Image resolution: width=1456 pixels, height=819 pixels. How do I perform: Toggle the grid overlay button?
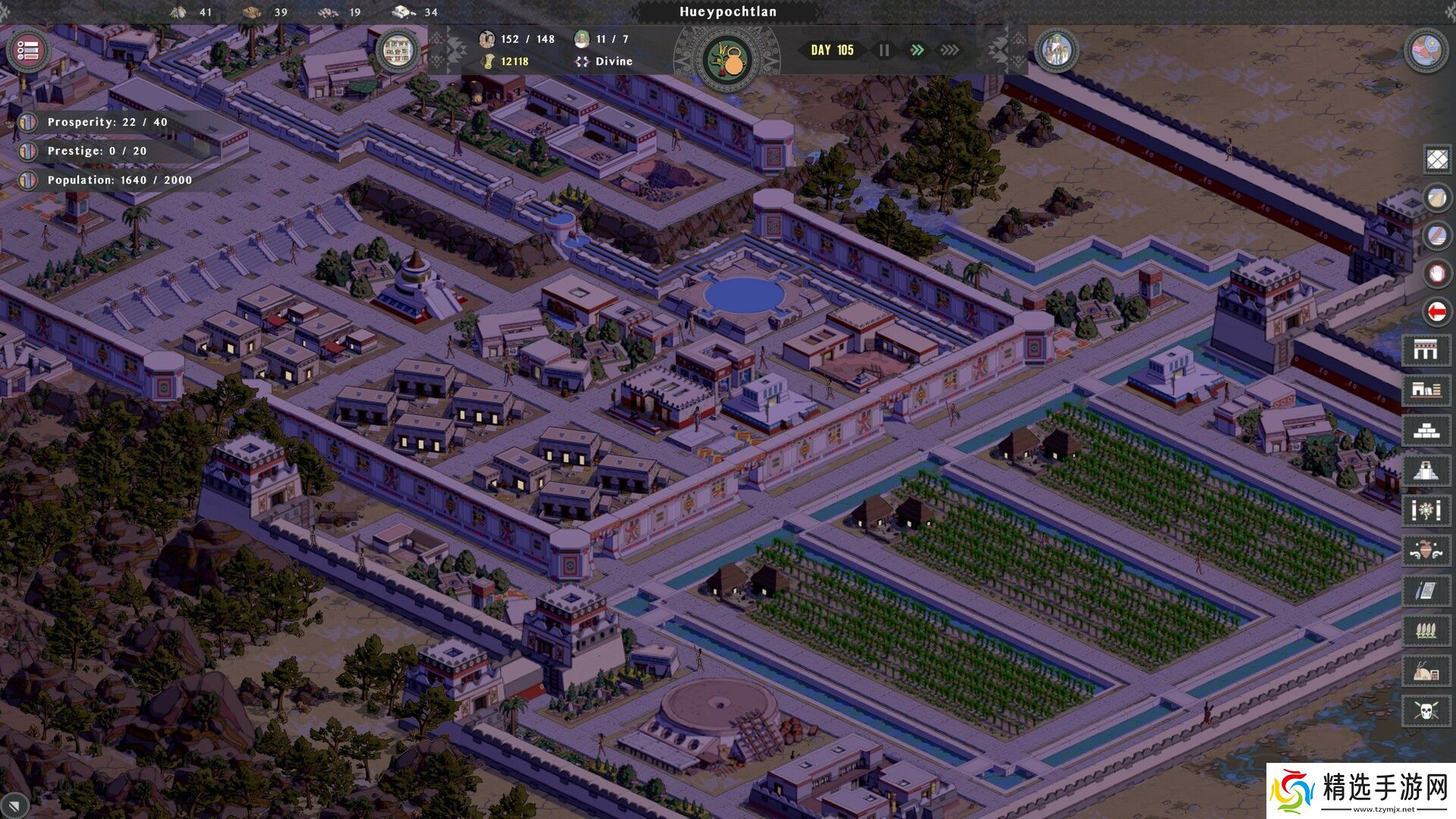[1436, 160]
